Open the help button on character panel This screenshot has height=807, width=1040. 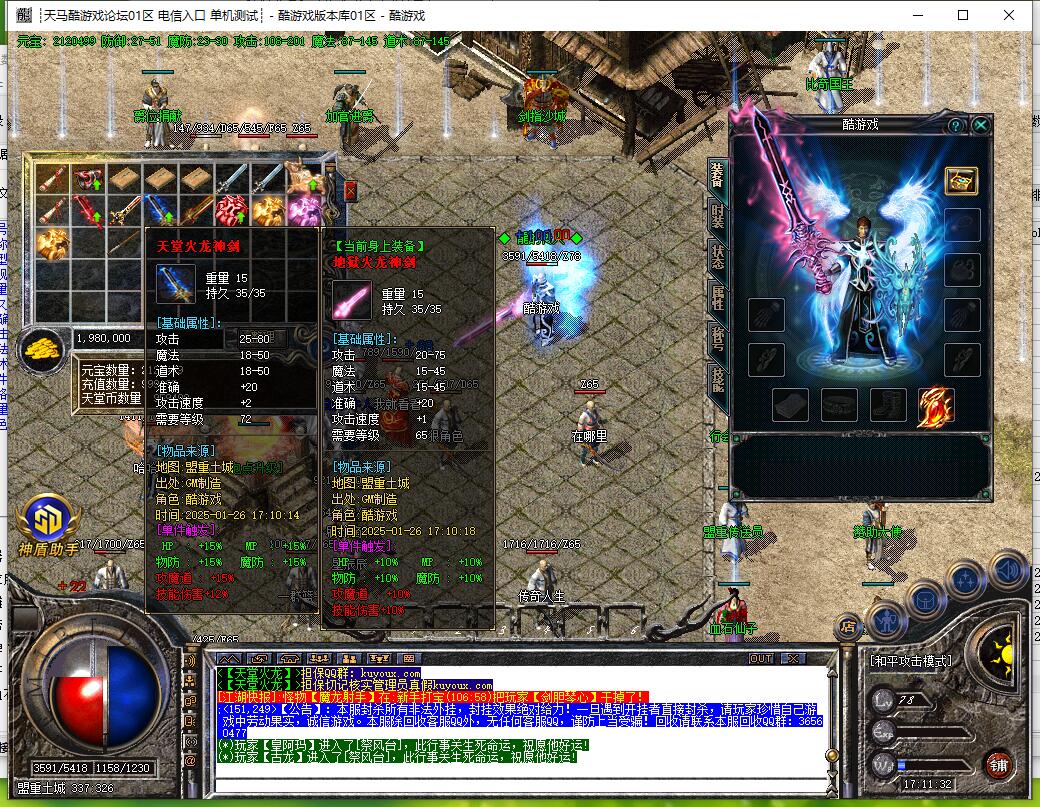(x=955, y=125)
